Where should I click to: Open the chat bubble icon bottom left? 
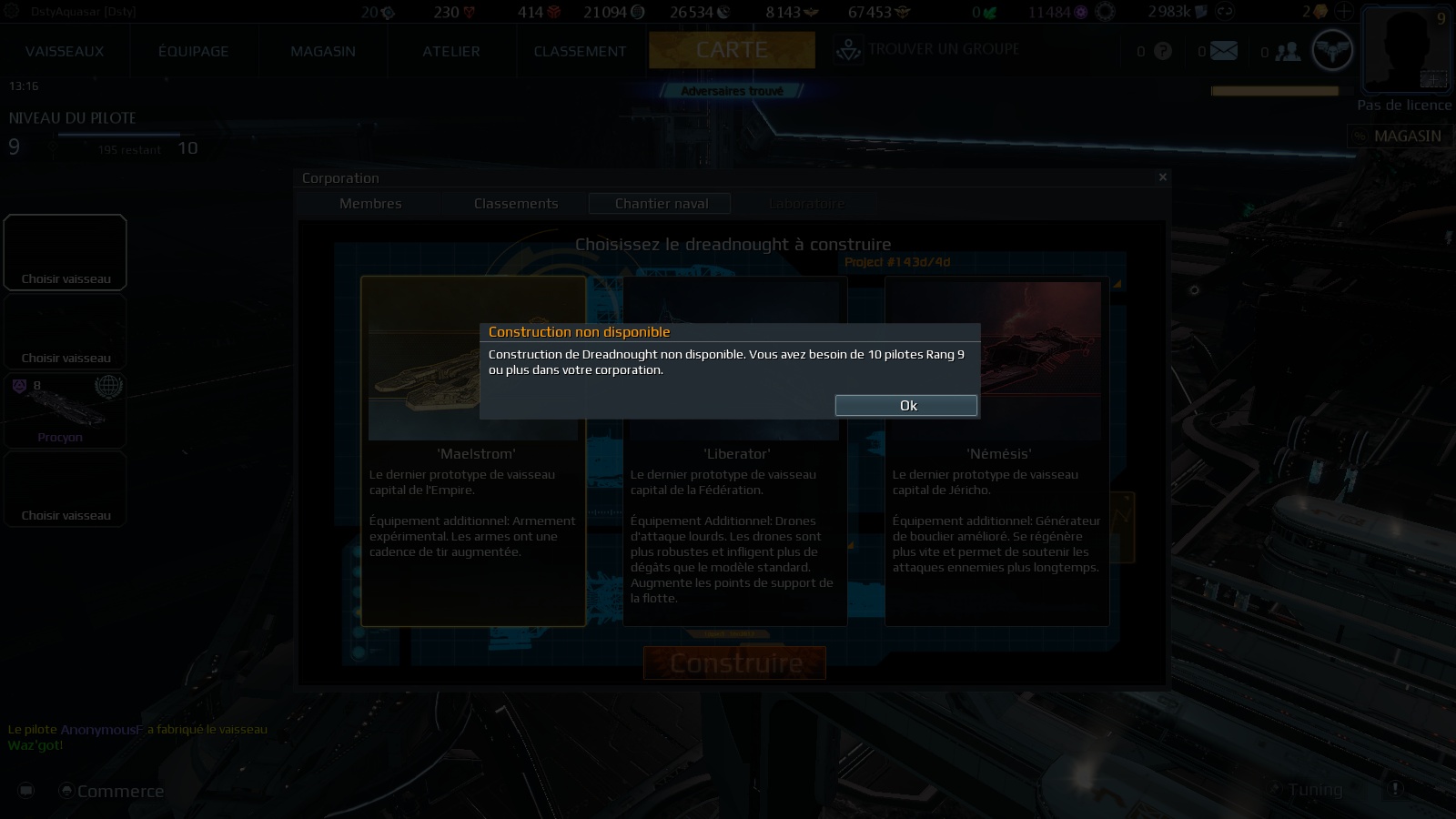click(26, 791)
